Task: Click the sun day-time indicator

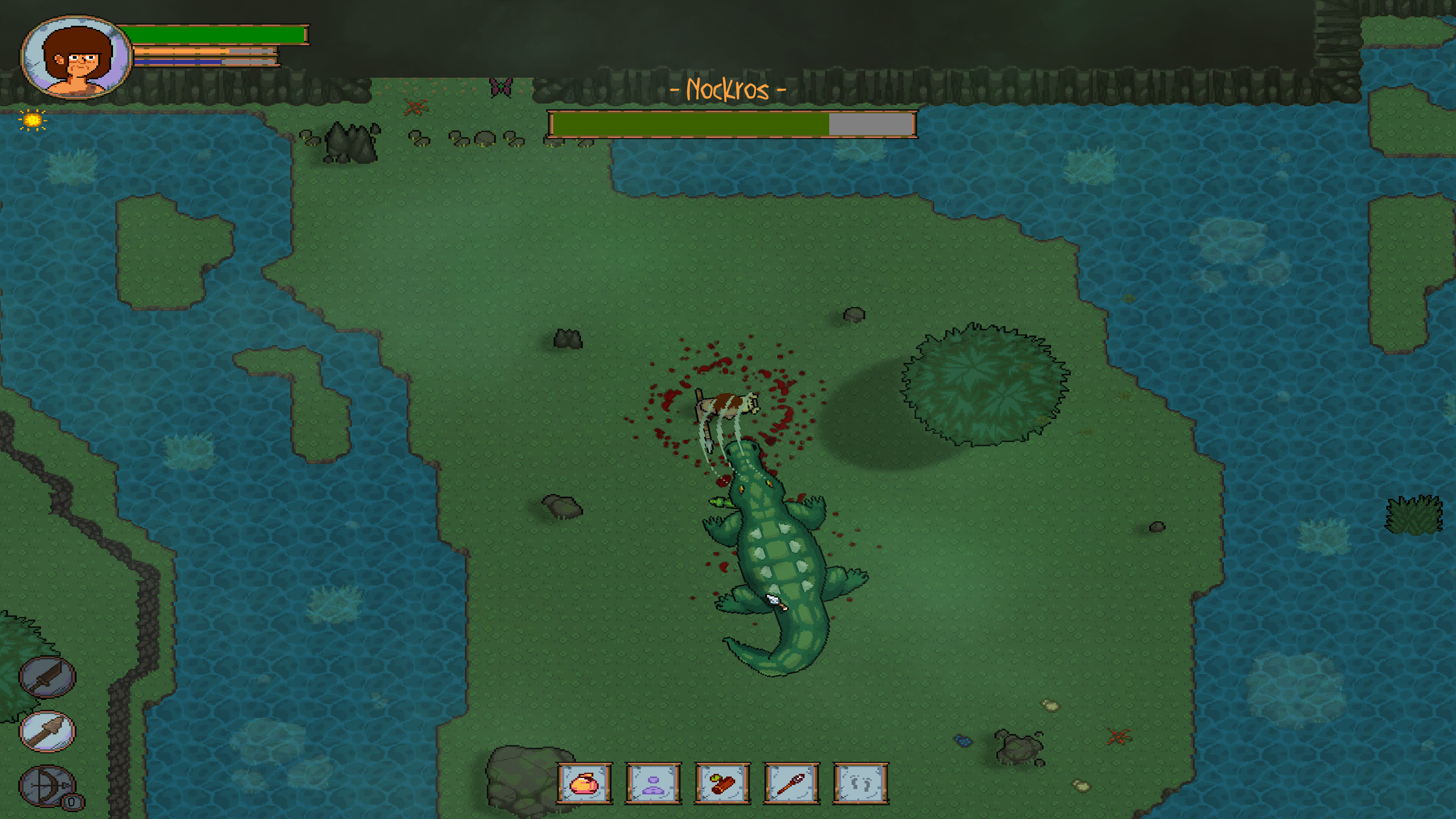Action: pos(32,120)
